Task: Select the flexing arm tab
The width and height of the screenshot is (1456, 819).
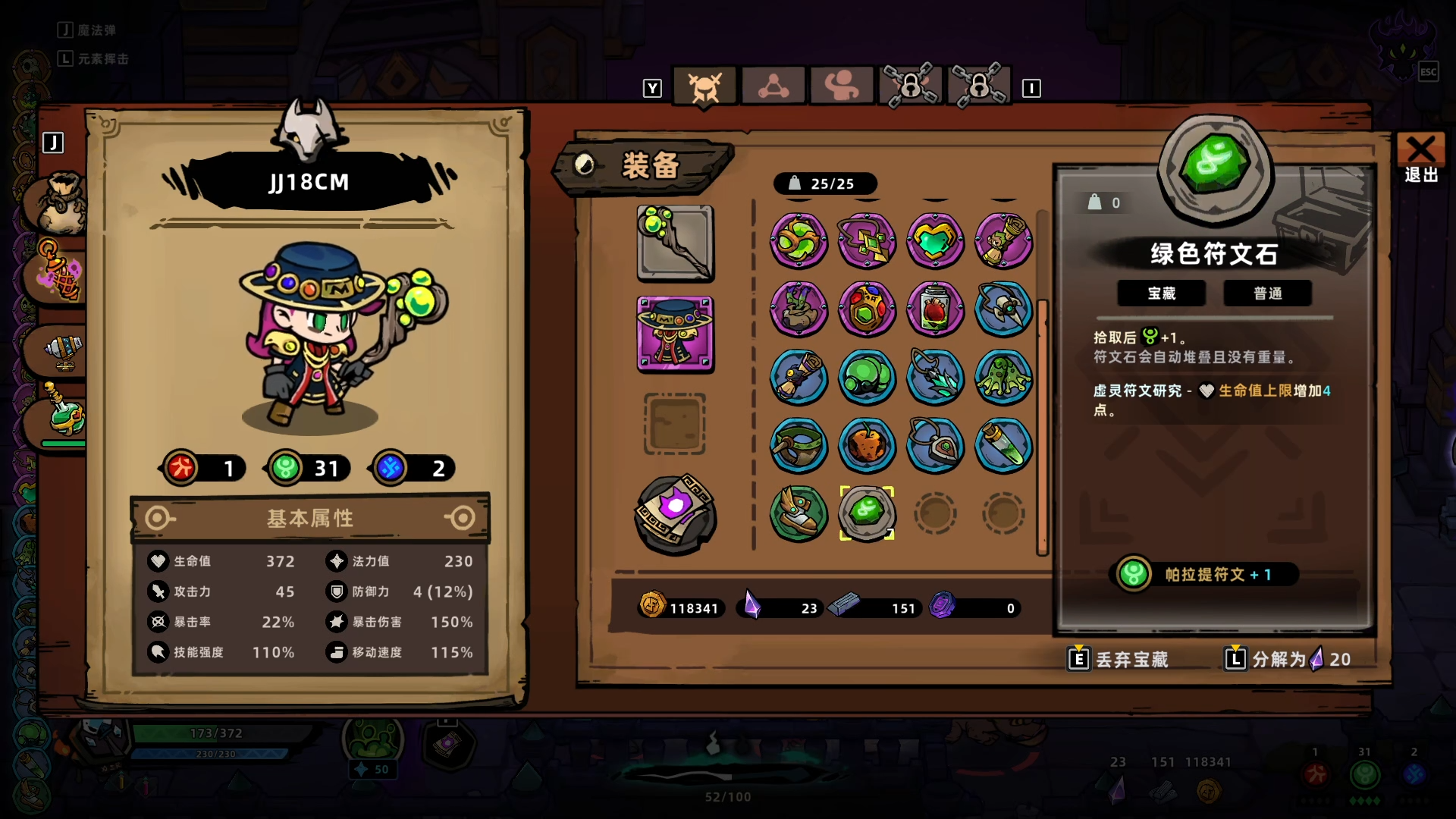Action: click(x=841, y=87)
